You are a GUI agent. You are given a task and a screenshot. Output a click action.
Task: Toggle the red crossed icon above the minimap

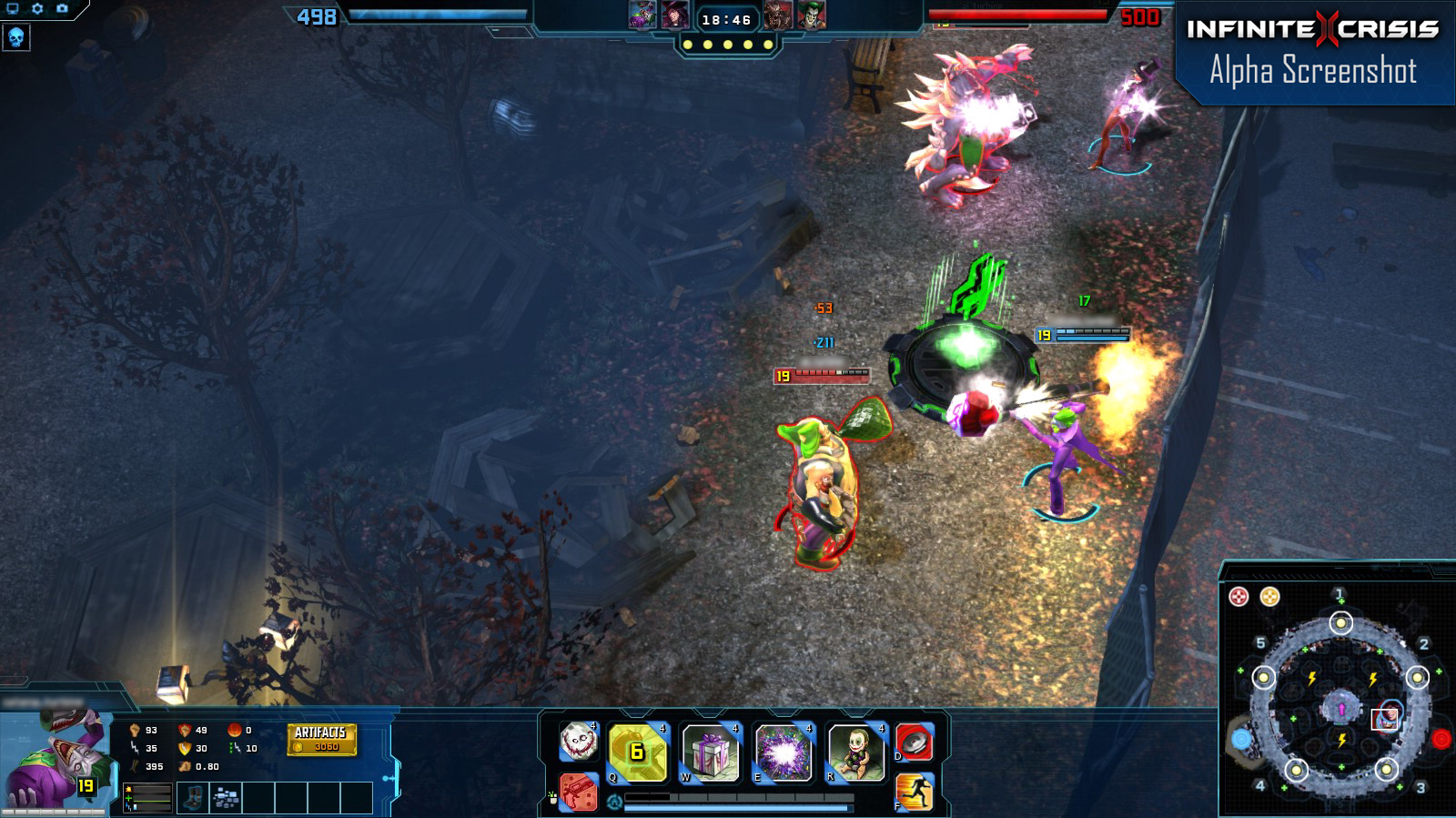pyautogui.click(x=1239, y=596)
